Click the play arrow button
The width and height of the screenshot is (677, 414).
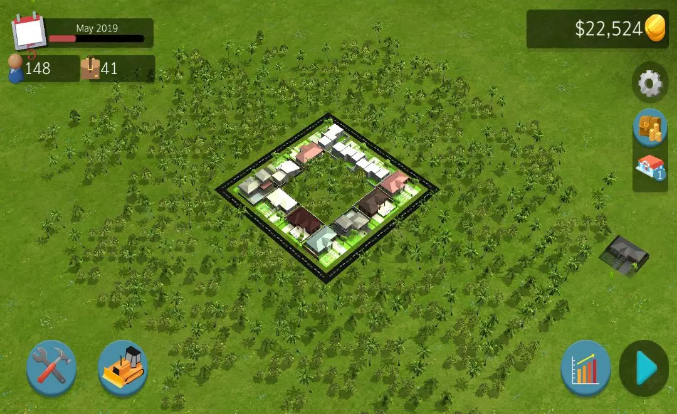point(645,368)
